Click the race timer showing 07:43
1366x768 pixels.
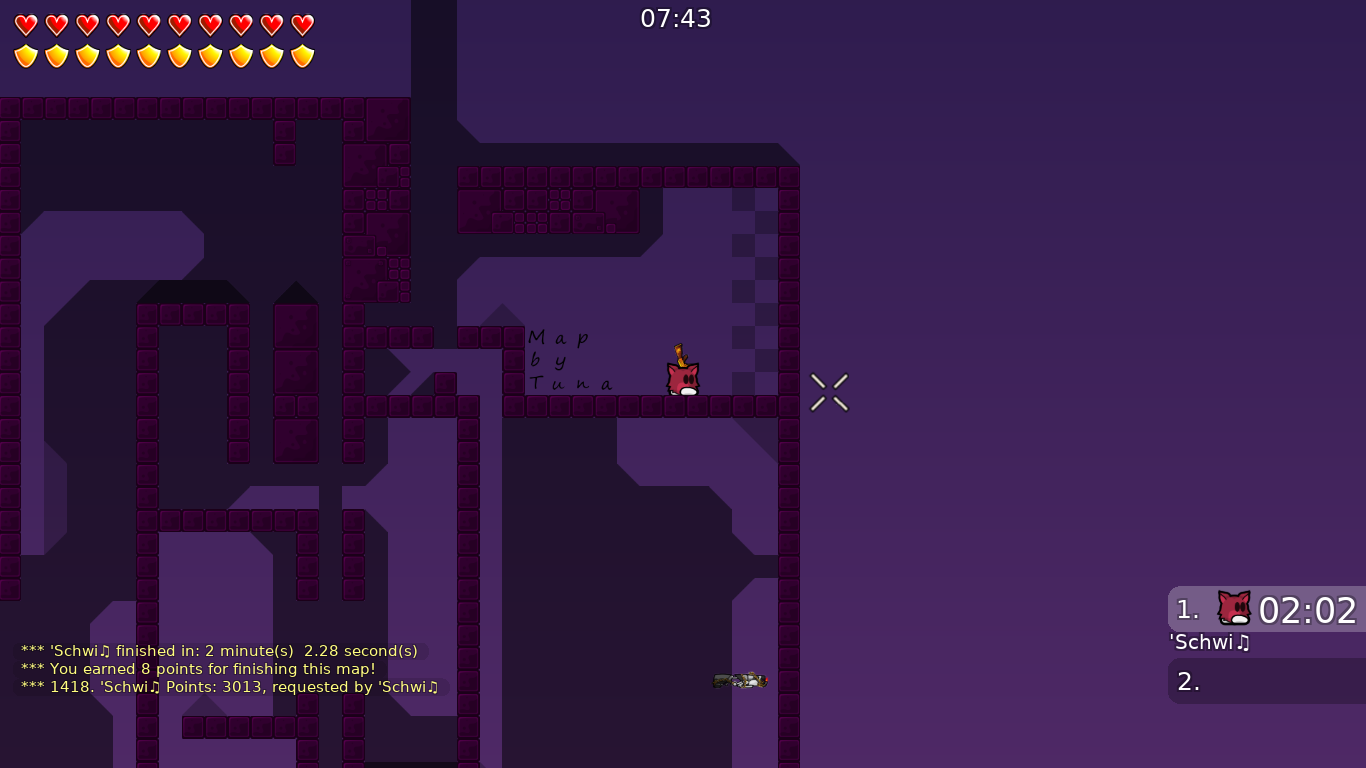[676, 17]
